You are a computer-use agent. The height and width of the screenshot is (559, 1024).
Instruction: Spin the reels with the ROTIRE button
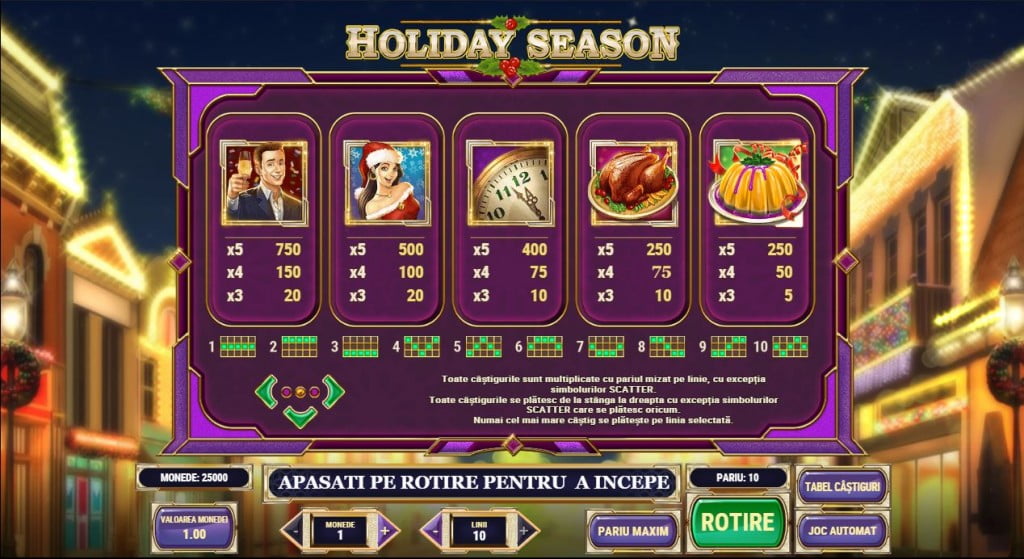[x=737, y=522]
